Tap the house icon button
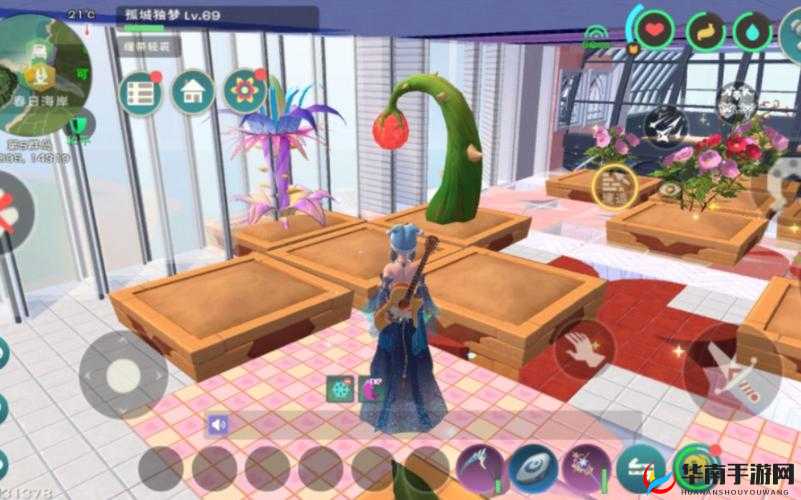Viewport: 801px width, 500px height. pyautogui.click(x=192, y=92)
